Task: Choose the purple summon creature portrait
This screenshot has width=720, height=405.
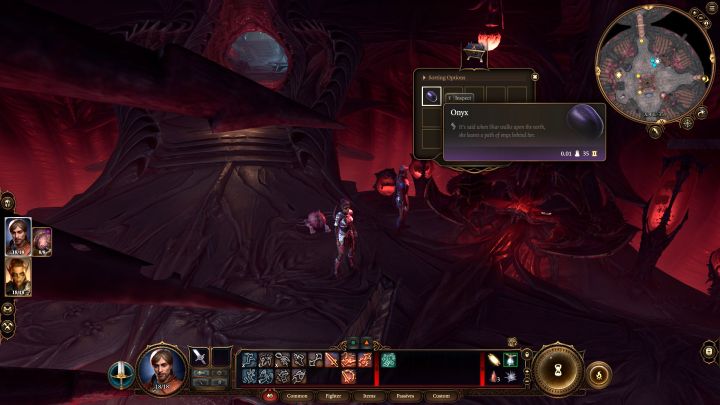Action: [42, 240]
